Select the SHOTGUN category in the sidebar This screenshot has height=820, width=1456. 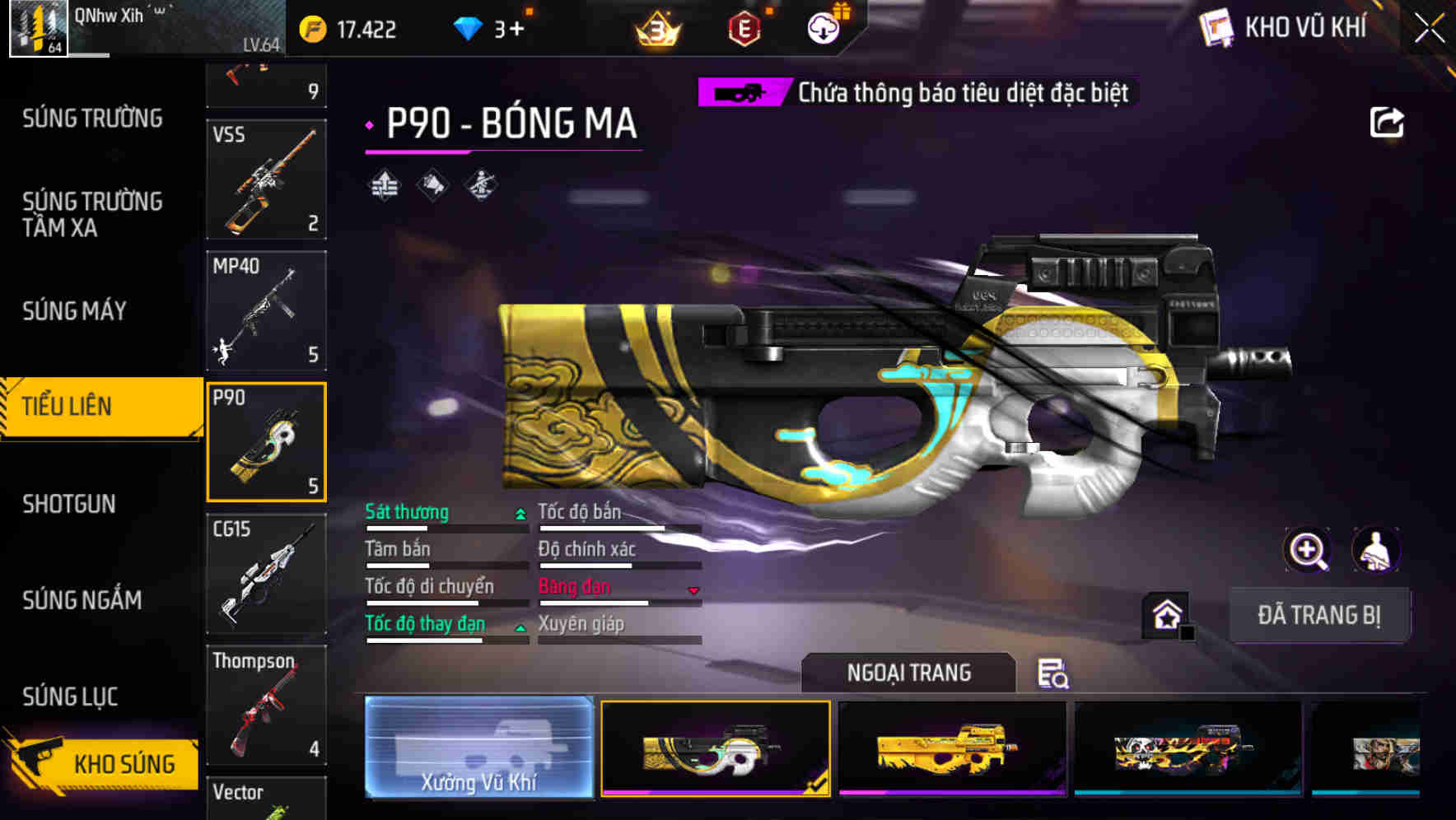point(68,503)
